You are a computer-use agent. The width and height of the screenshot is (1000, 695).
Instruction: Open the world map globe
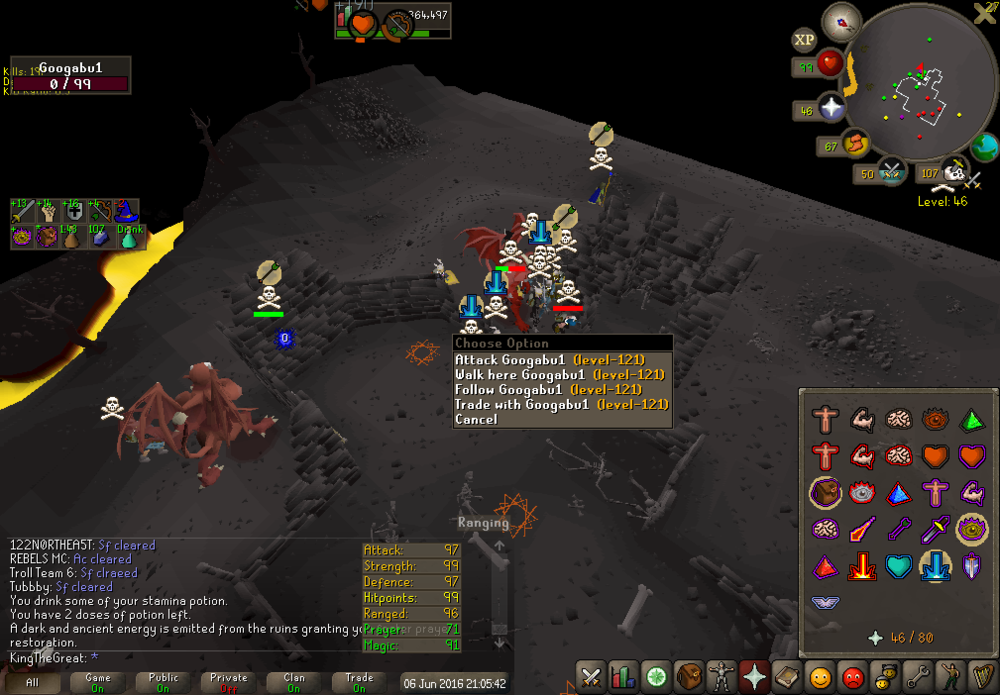[984, 147]
